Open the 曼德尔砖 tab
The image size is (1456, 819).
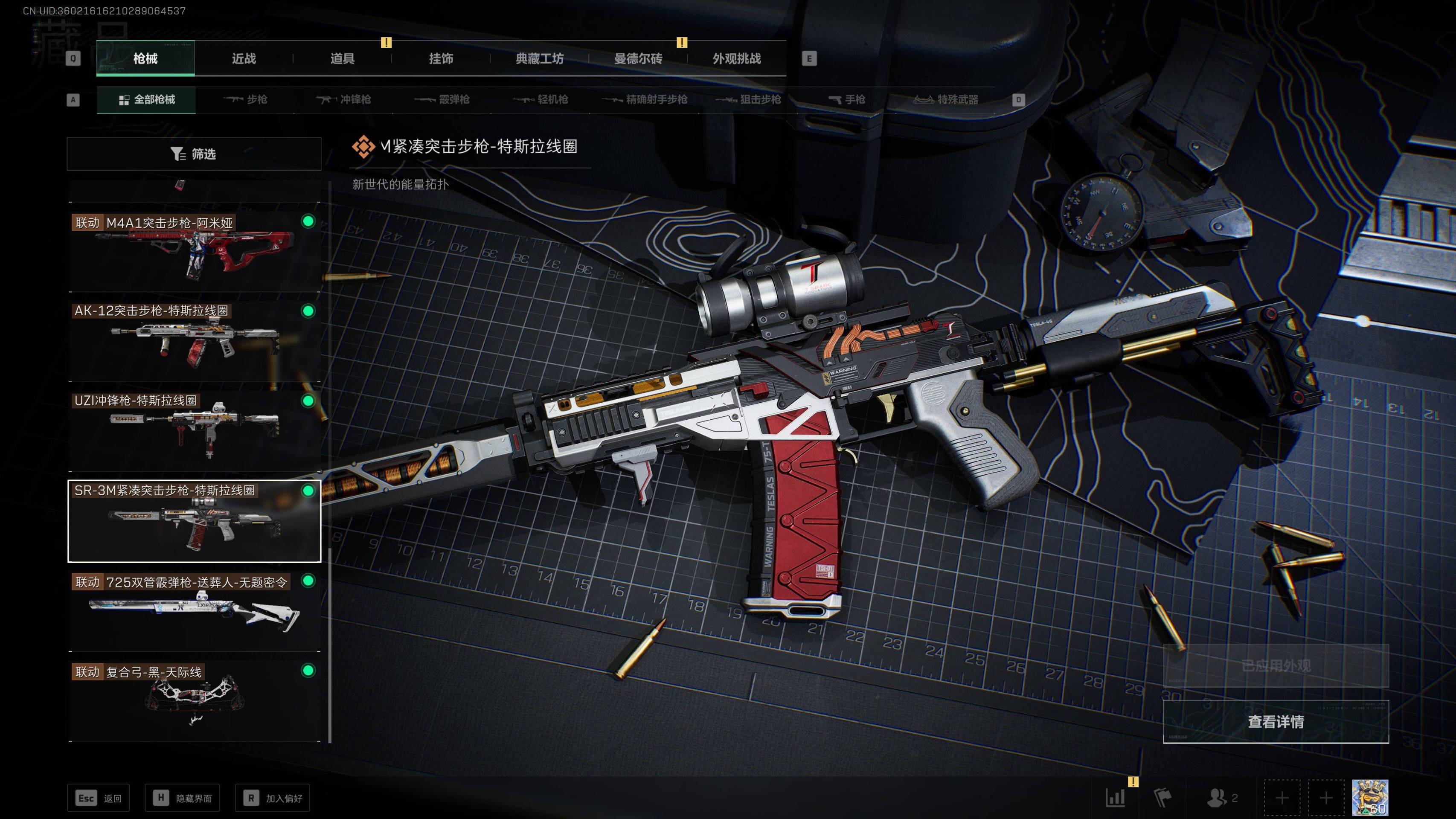coord(638,58)
